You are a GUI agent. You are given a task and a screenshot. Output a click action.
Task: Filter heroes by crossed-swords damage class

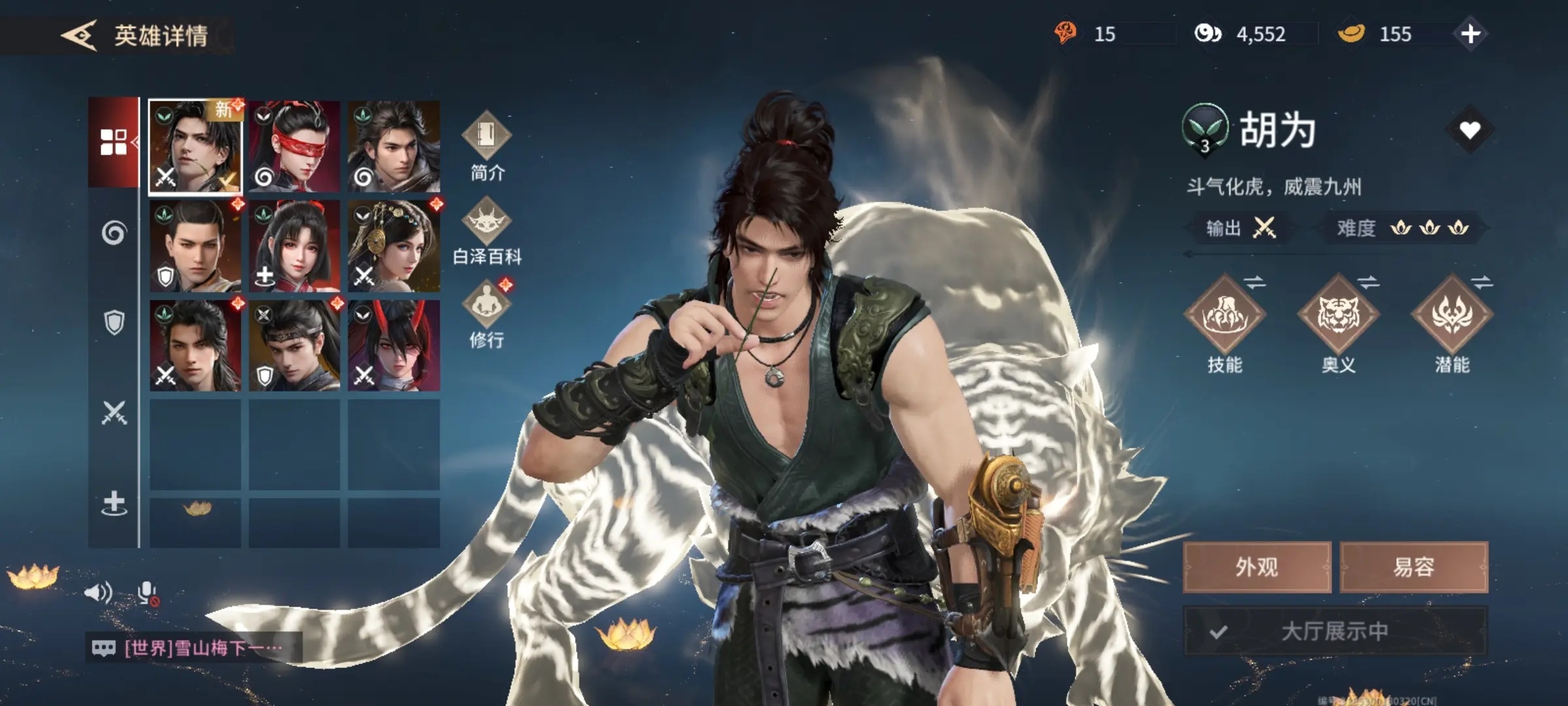(x=114, y=412)
